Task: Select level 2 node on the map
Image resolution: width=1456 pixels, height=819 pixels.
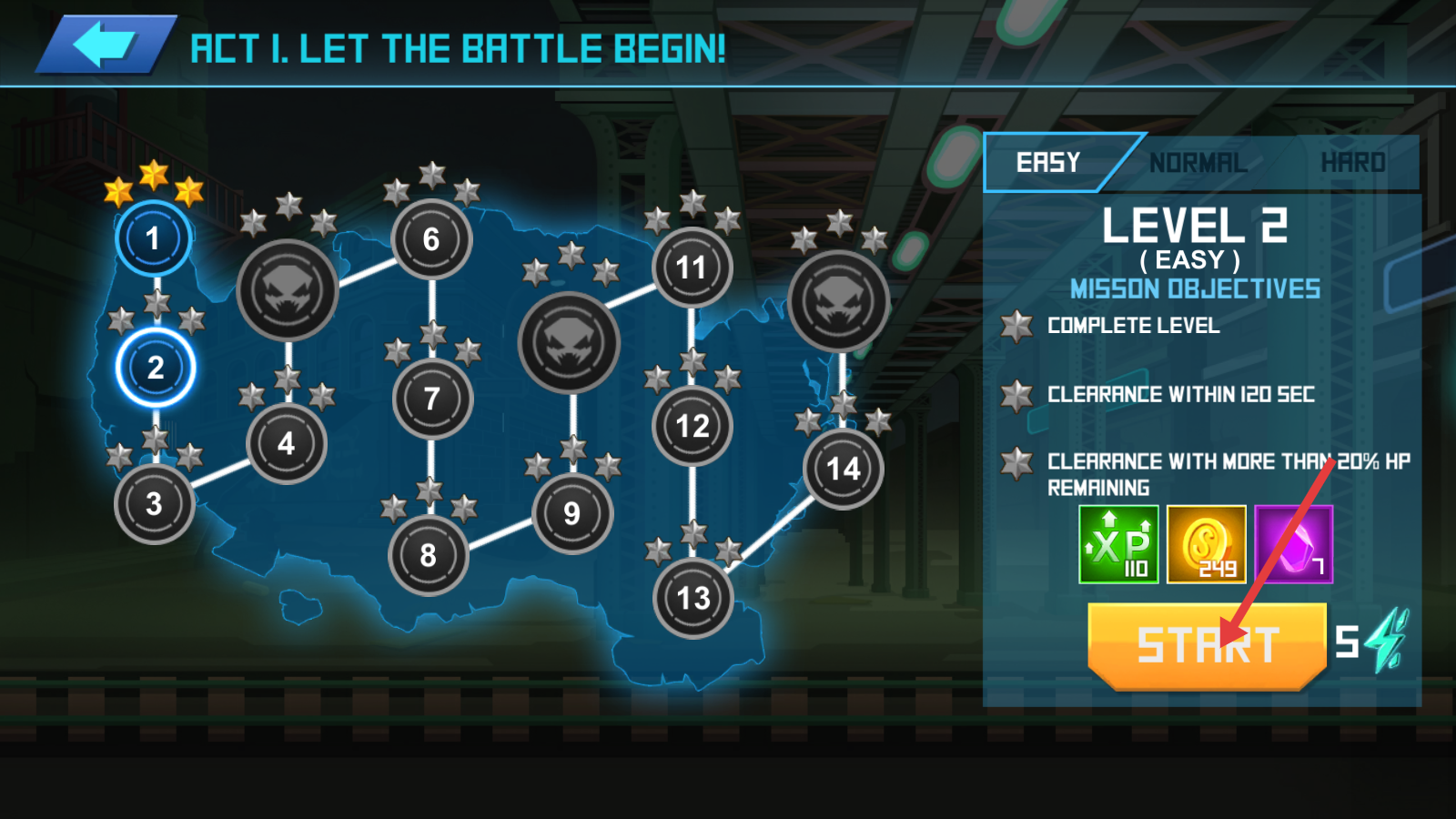Action: click(156, 368)
